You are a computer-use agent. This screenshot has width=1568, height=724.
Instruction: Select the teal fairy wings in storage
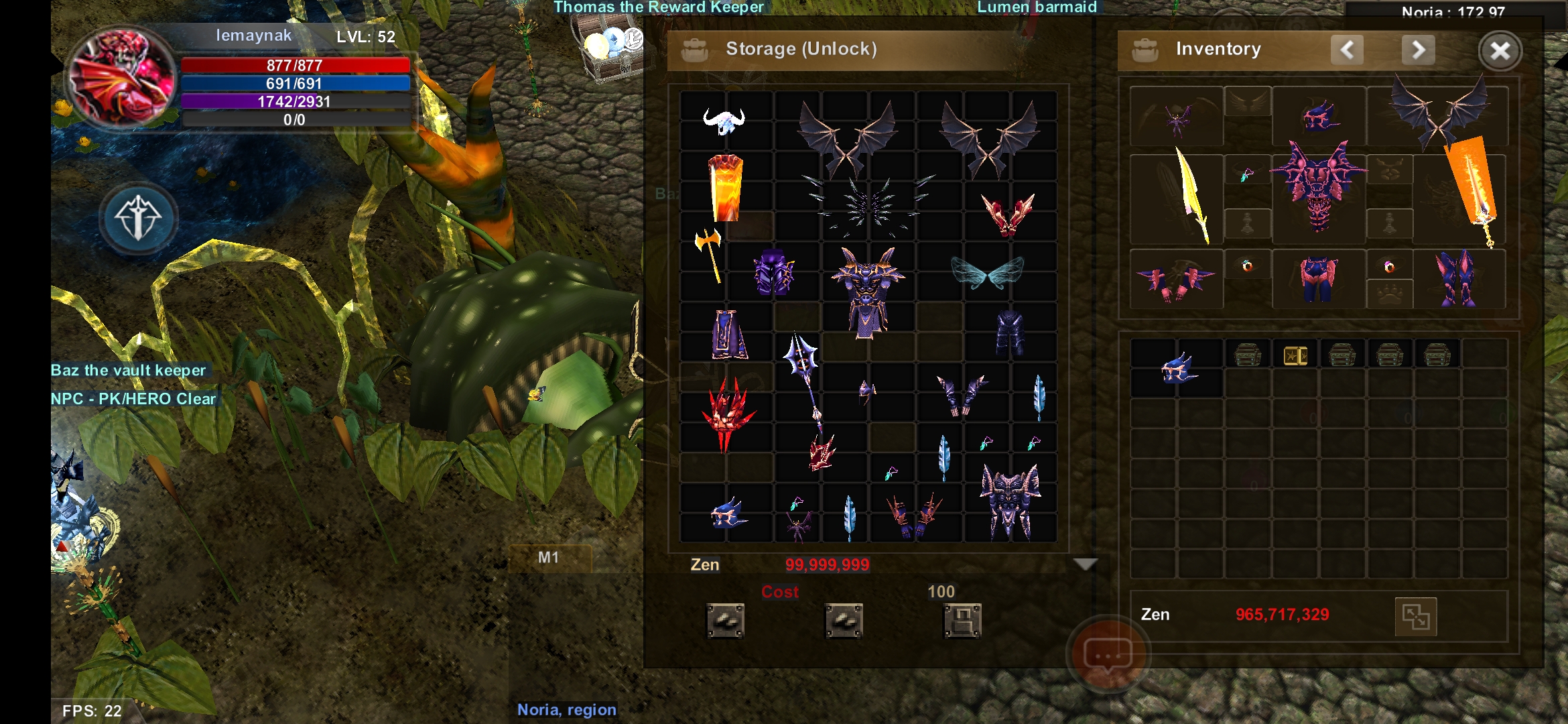[987, 273]
